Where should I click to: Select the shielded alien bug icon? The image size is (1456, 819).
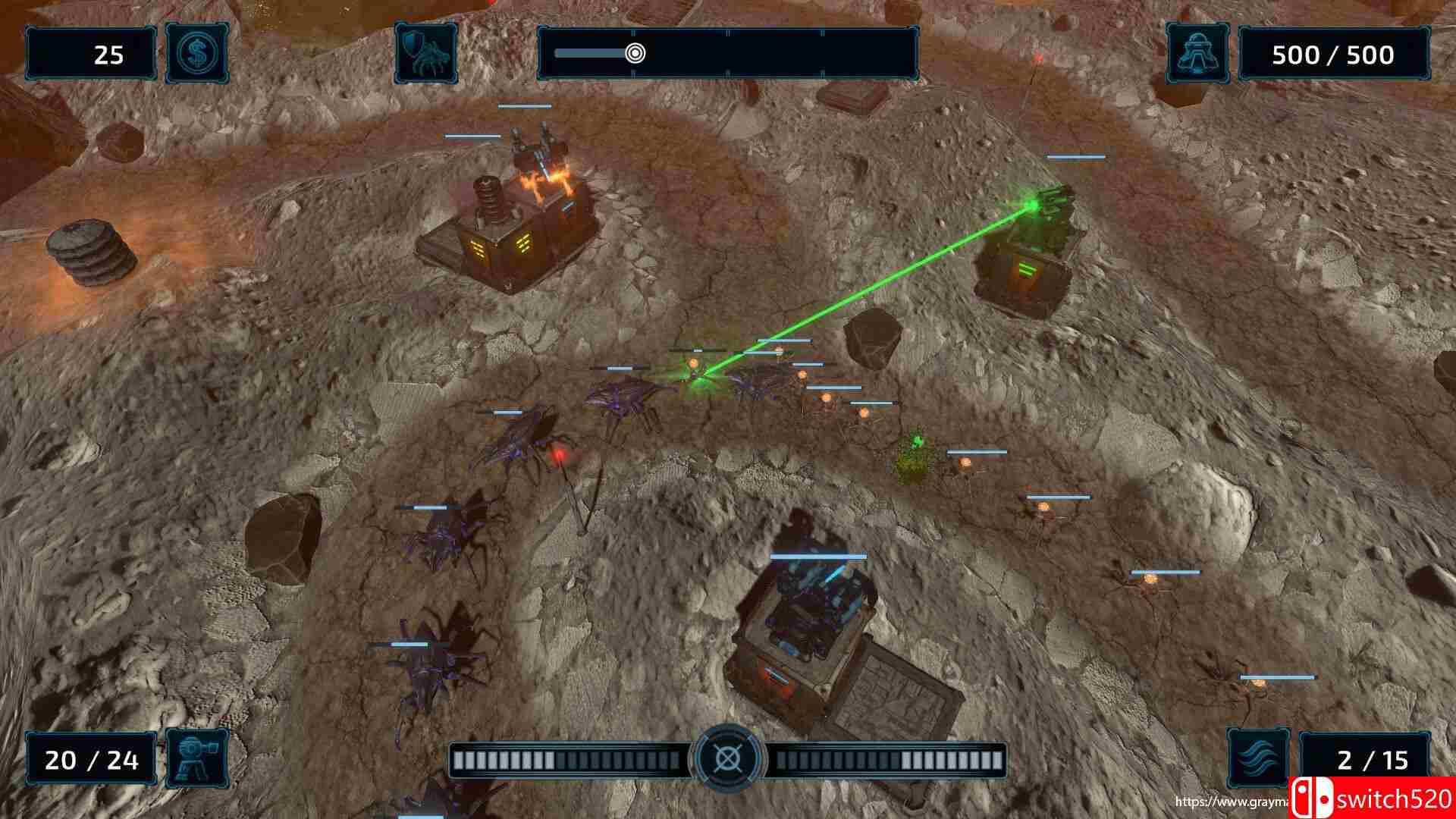pyautogui.click(x=425, y=54)
